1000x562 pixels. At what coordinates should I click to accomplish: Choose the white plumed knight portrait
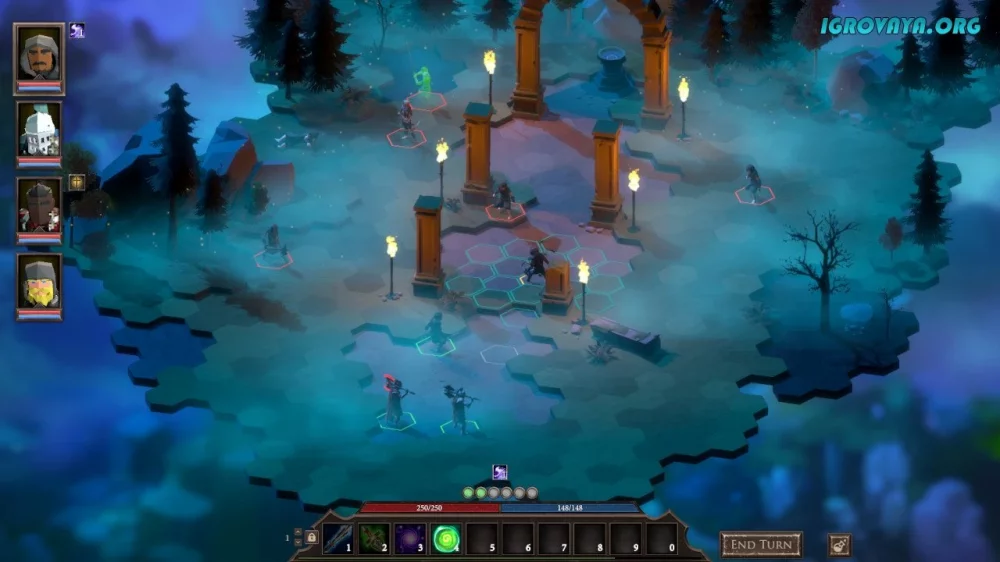pos(39,131)
